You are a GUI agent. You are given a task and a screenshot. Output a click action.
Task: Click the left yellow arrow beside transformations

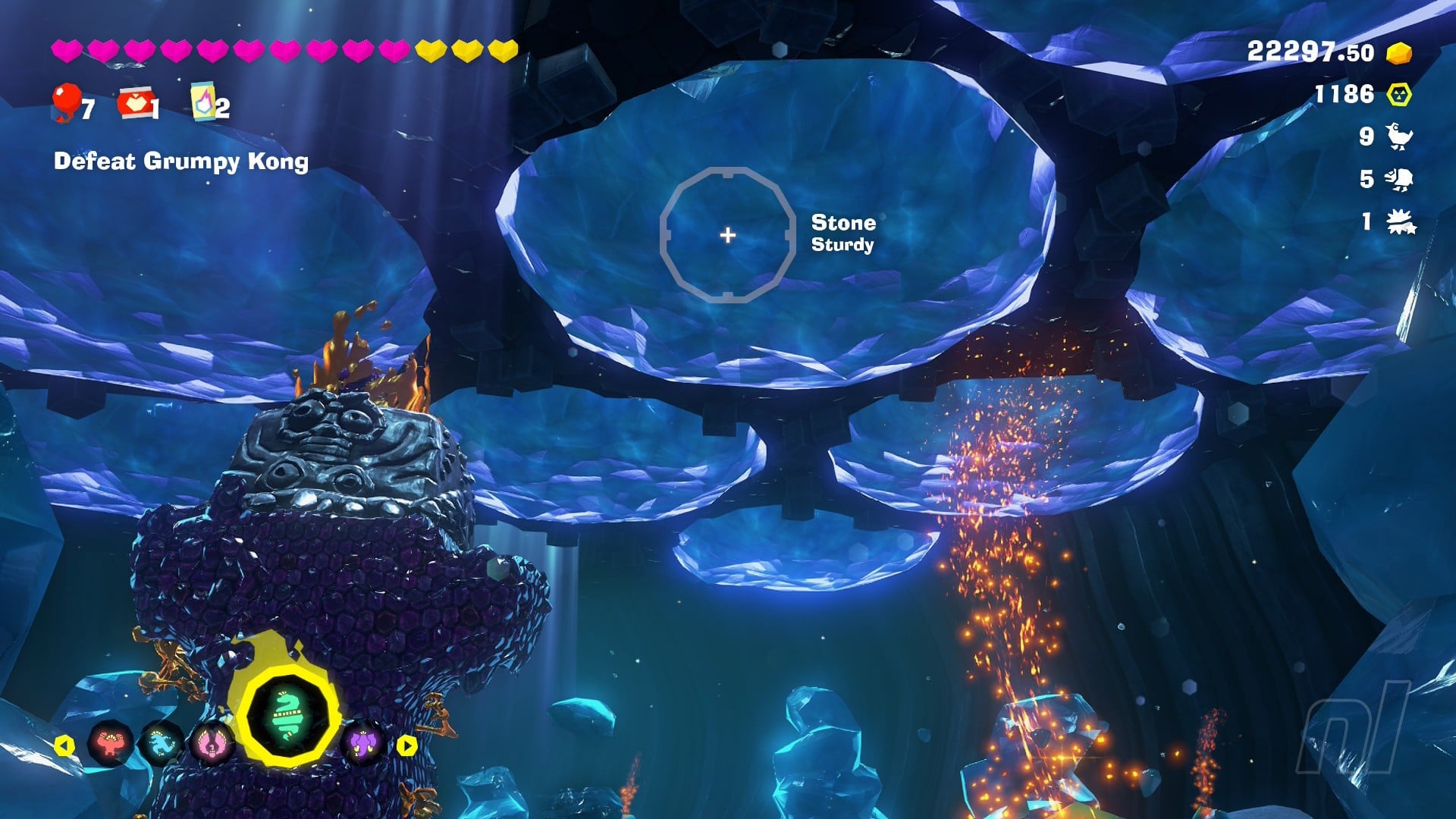65,745
